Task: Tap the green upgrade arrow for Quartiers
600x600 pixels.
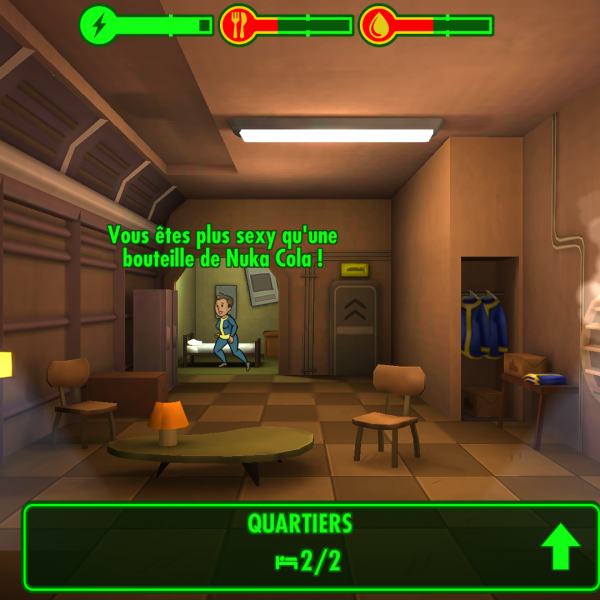Action: (x=561, y=547)
